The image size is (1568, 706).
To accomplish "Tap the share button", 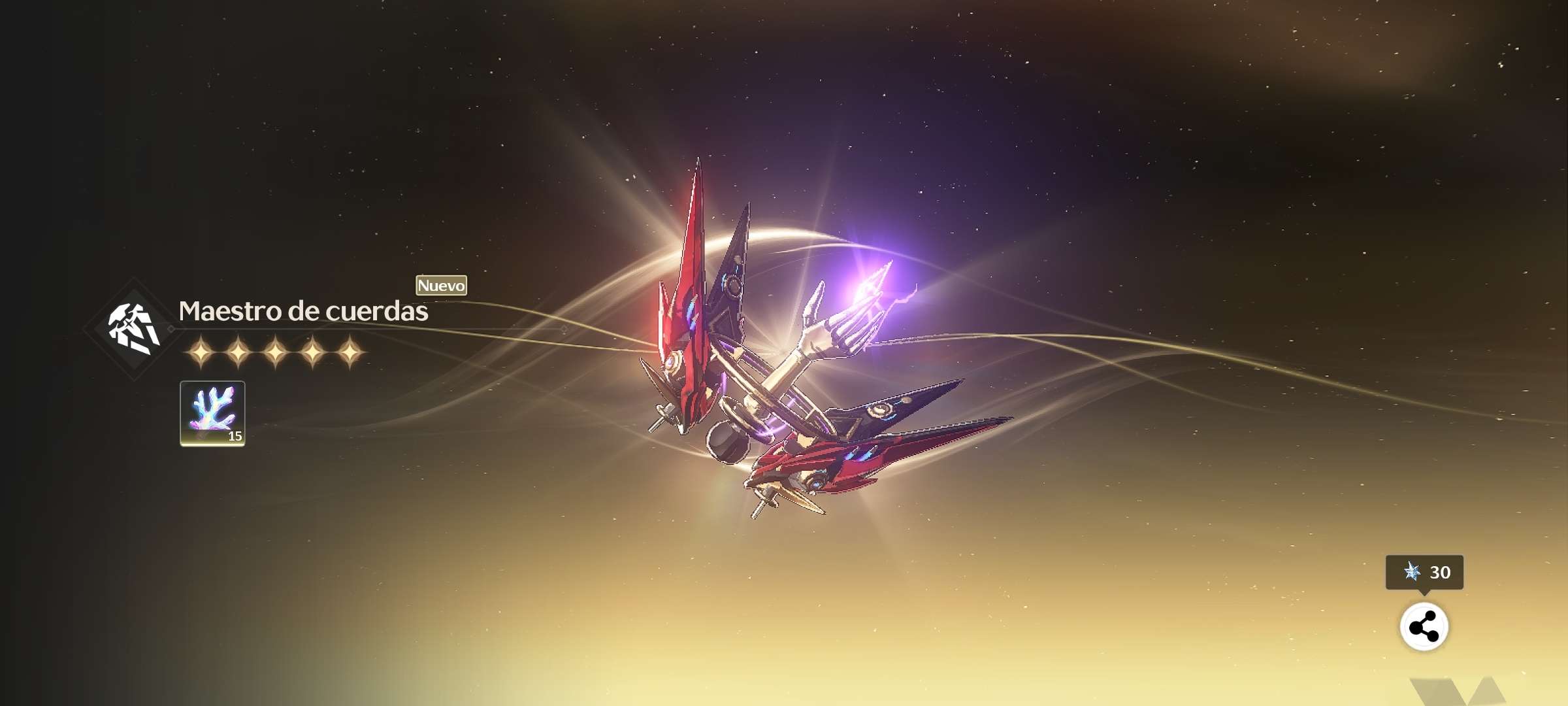I will [1424, 627].
